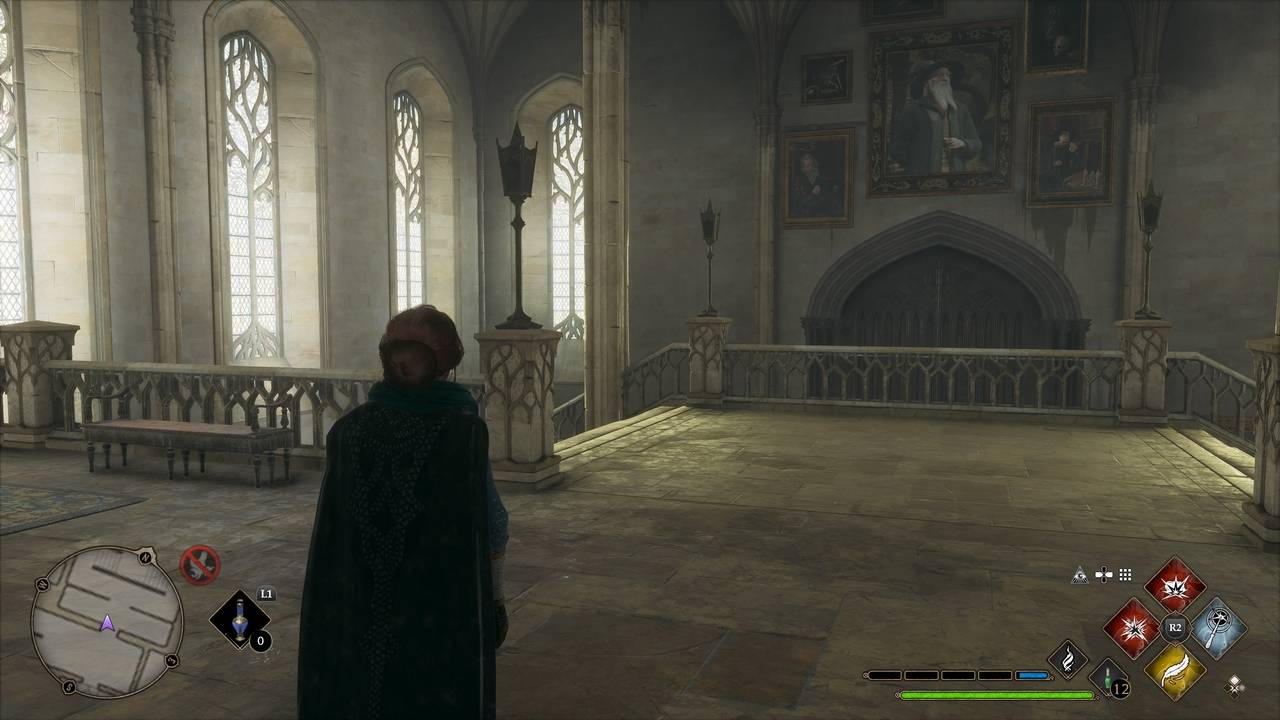Open the circular minimap
This screenshot has height=720, width=1280.
107,621
